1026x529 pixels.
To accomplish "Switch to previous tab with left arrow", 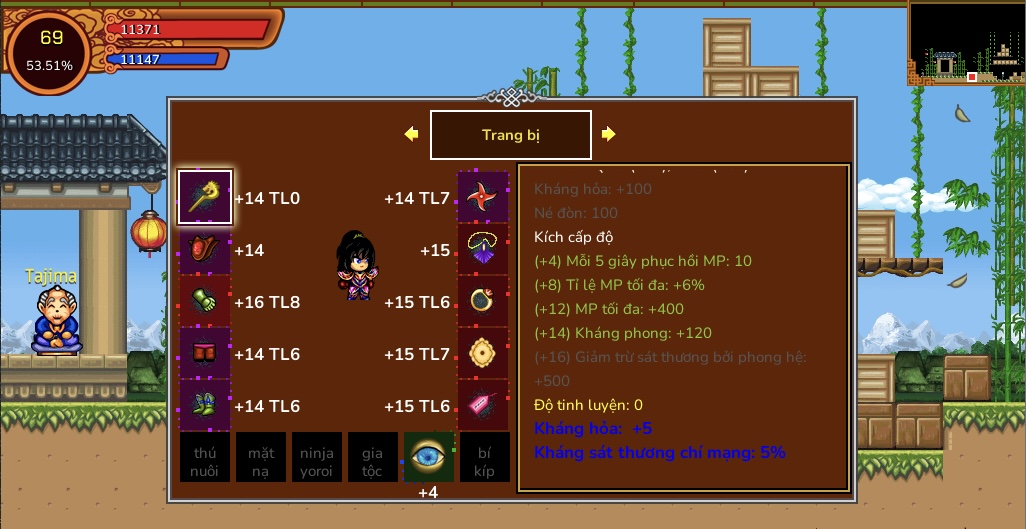I will pyautogui.click(x=411, y=134).
